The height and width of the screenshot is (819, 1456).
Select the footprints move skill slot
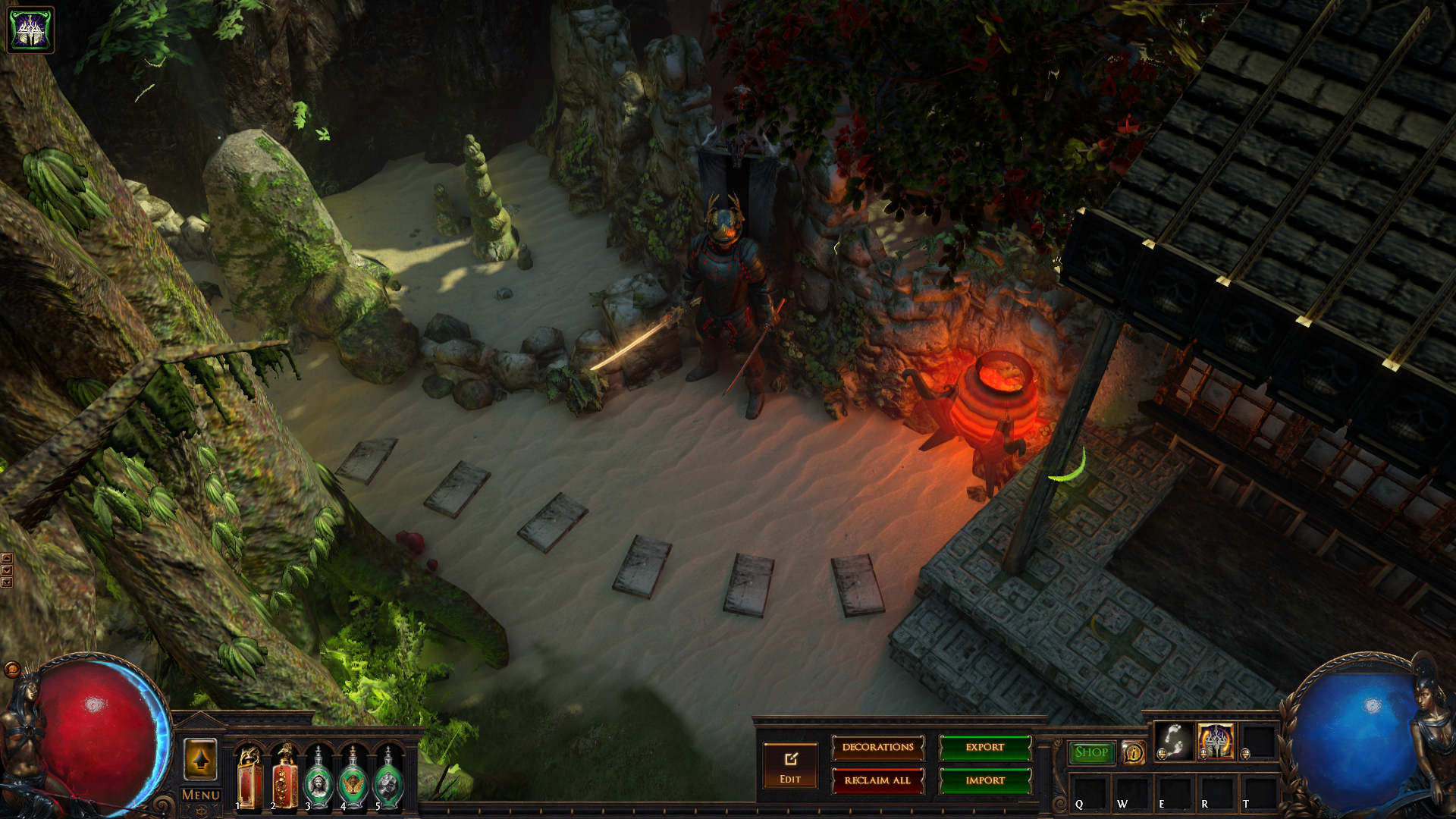[1173, 741]
